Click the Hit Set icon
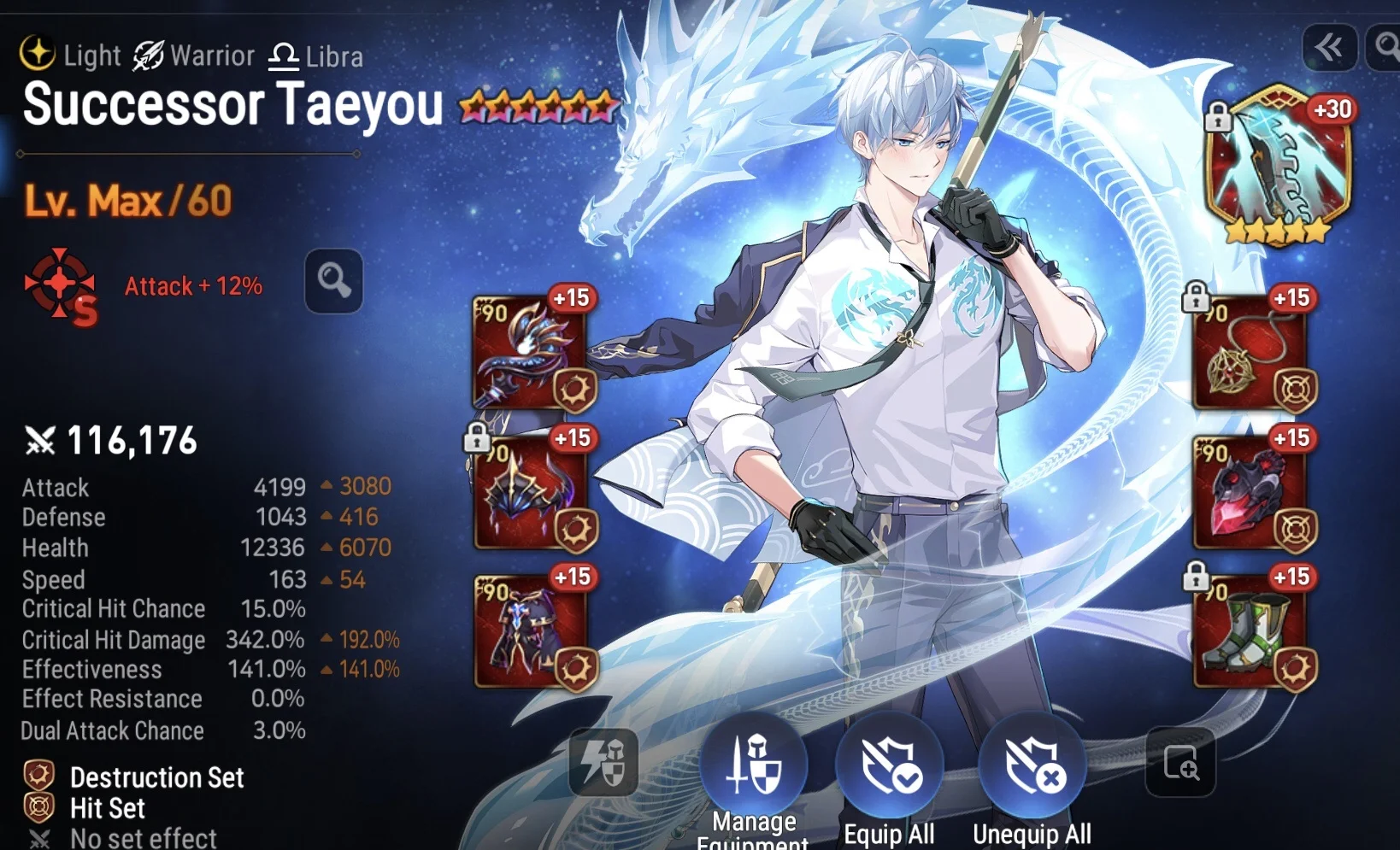This screenshot has height=850, width=1400. click(x=38, y=808)
